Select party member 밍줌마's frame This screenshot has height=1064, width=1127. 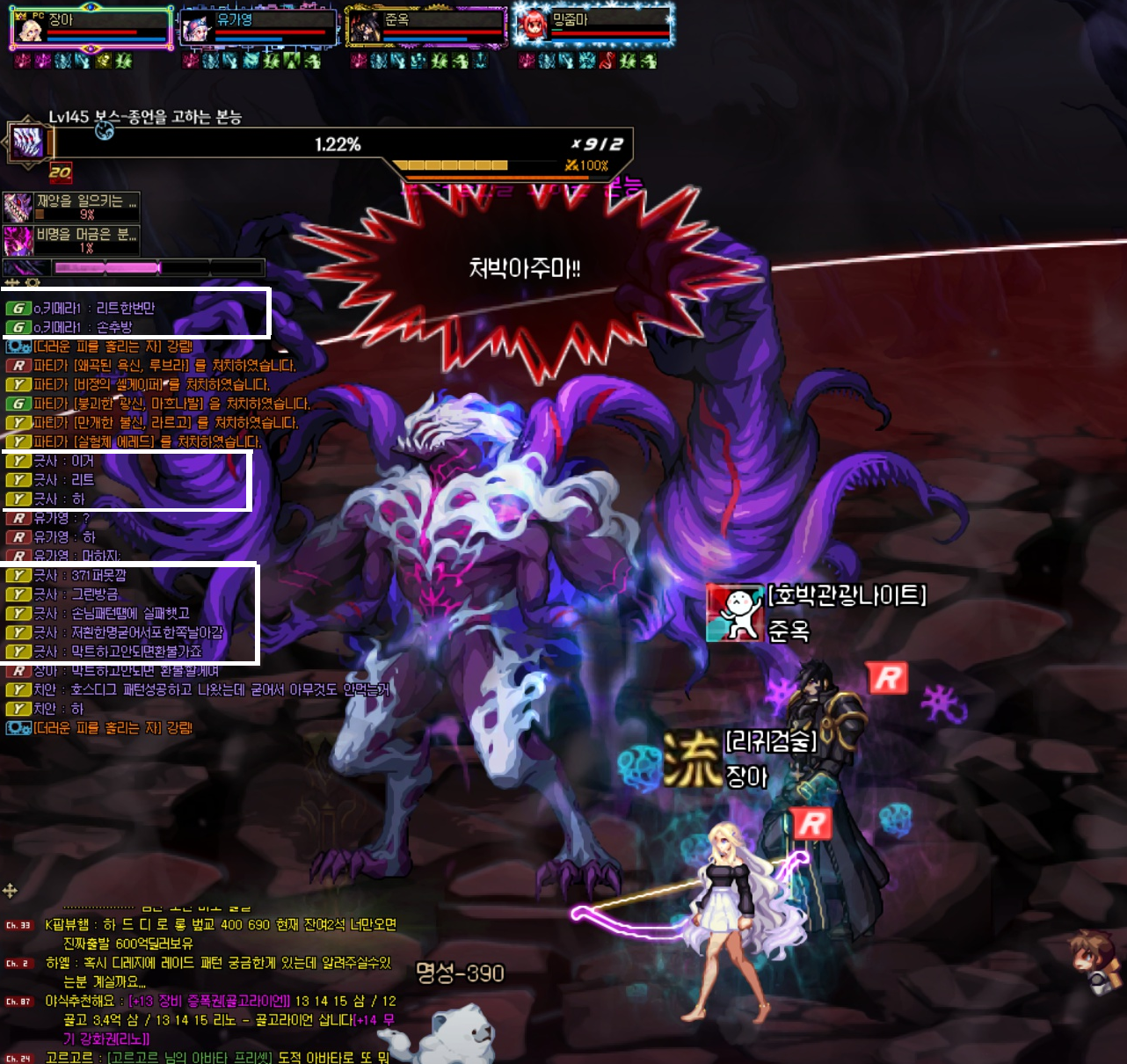593,27
